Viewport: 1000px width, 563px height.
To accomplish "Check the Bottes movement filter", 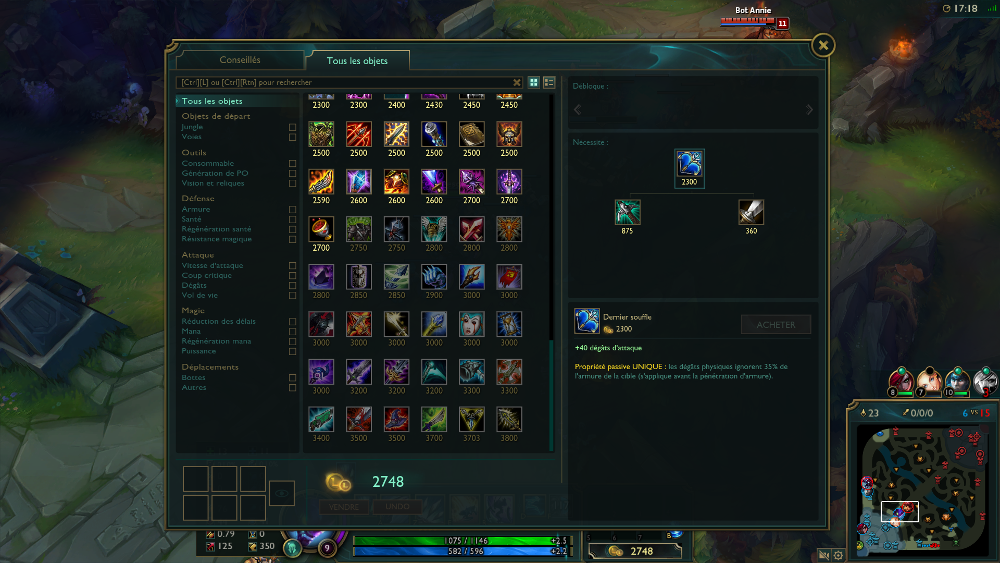I will (292, 377).
